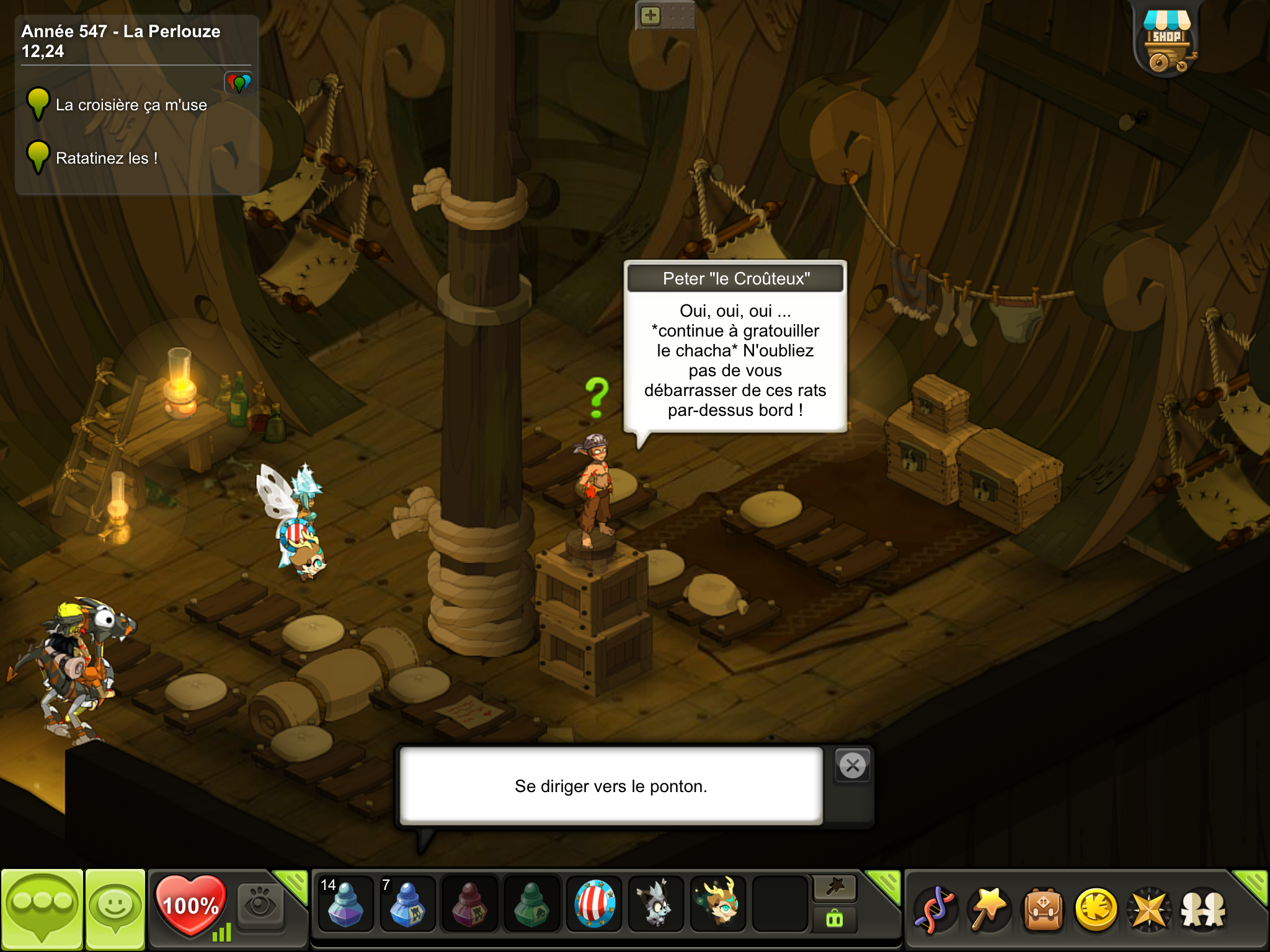Open the chat speech-bubble button

[42, 909]
